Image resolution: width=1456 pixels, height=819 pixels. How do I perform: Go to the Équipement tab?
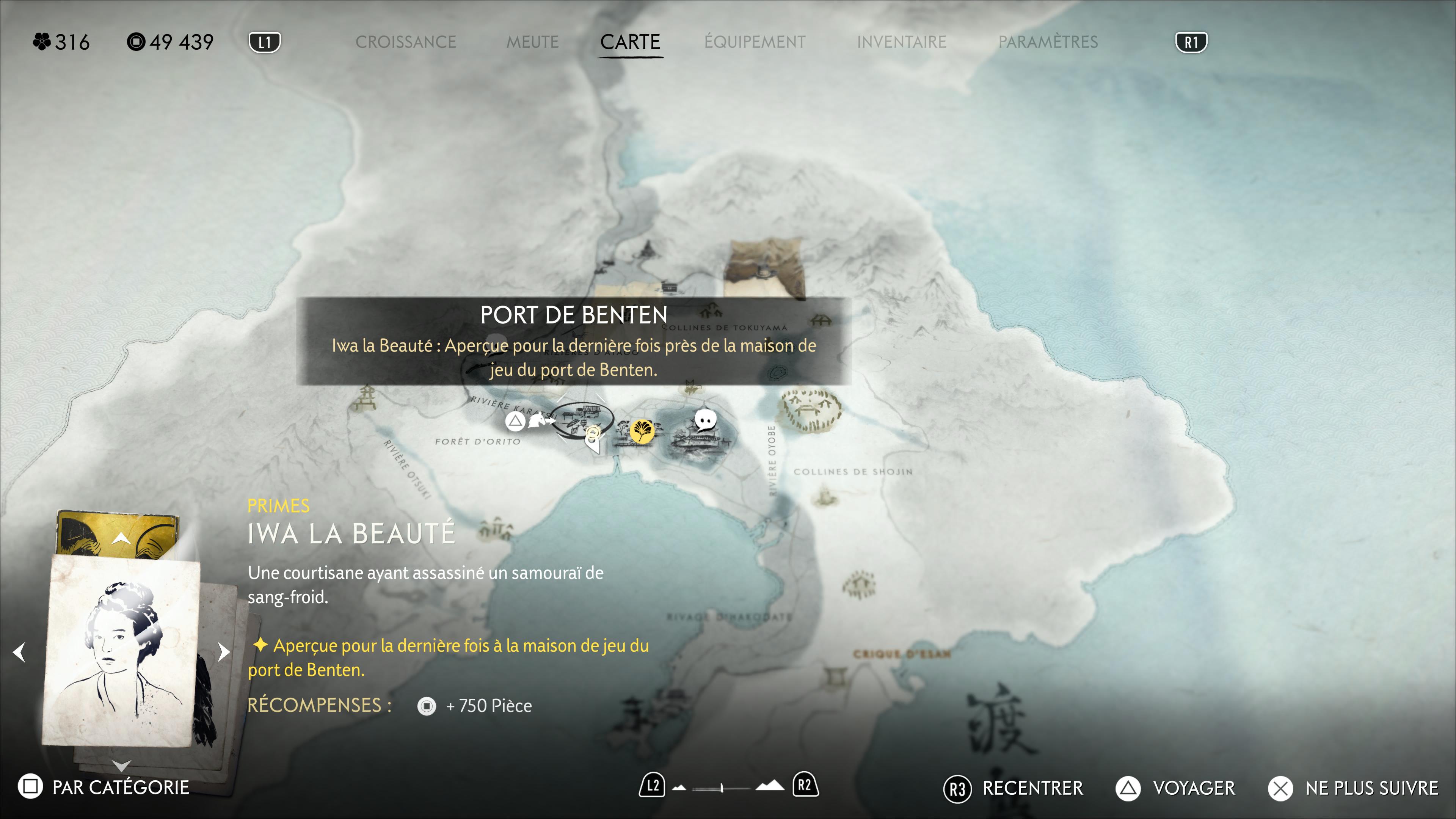coord(755,42)
